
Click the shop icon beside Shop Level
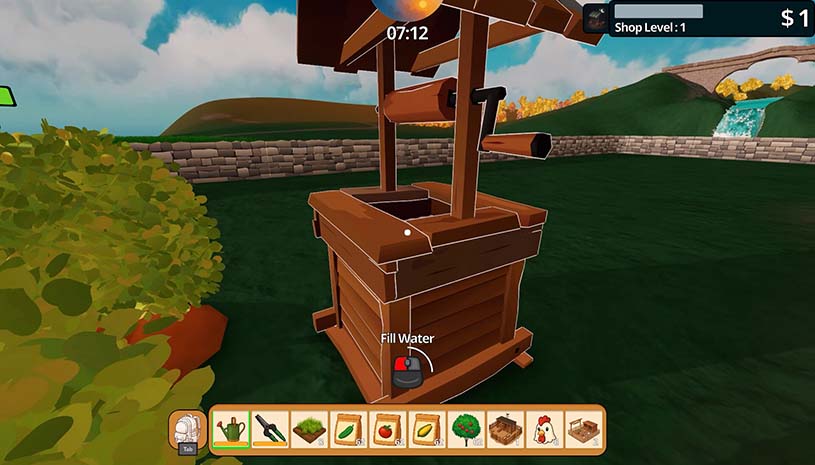click(595, 19)
